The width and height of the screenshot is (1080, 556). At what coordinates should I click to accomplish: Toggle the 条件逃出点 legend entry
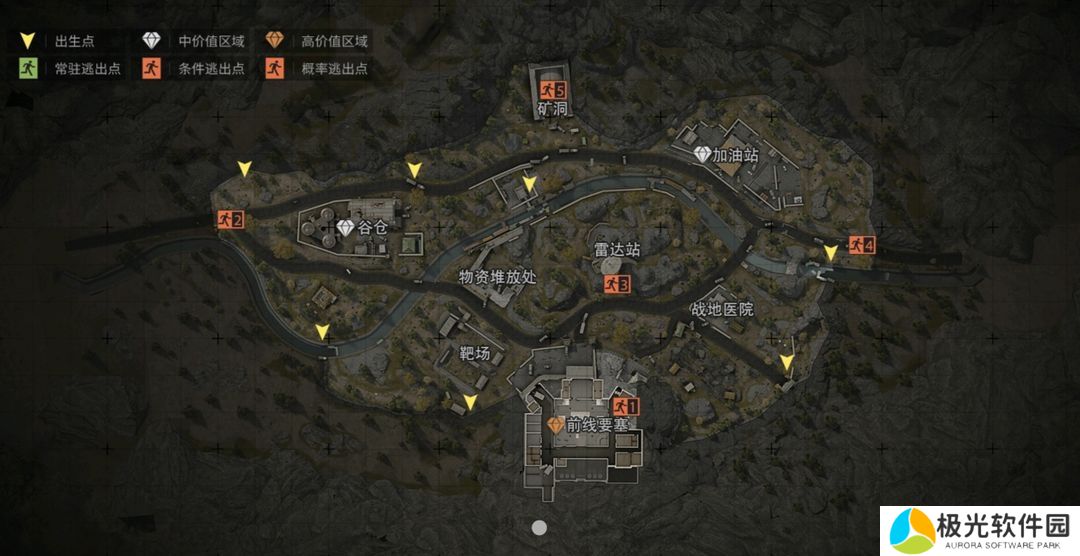point(197,69)
